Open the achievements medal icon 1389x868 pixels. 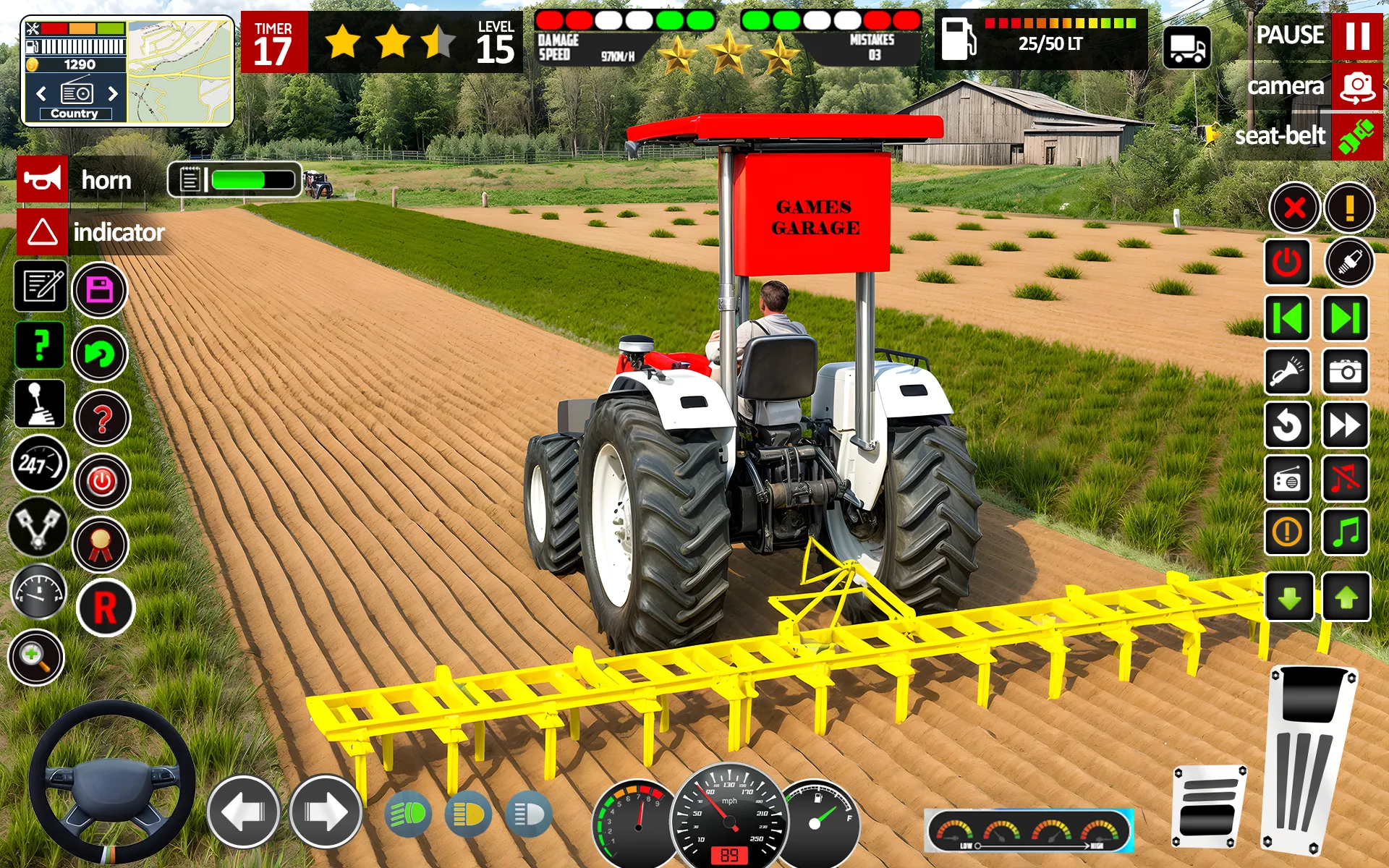pos(101,540)
